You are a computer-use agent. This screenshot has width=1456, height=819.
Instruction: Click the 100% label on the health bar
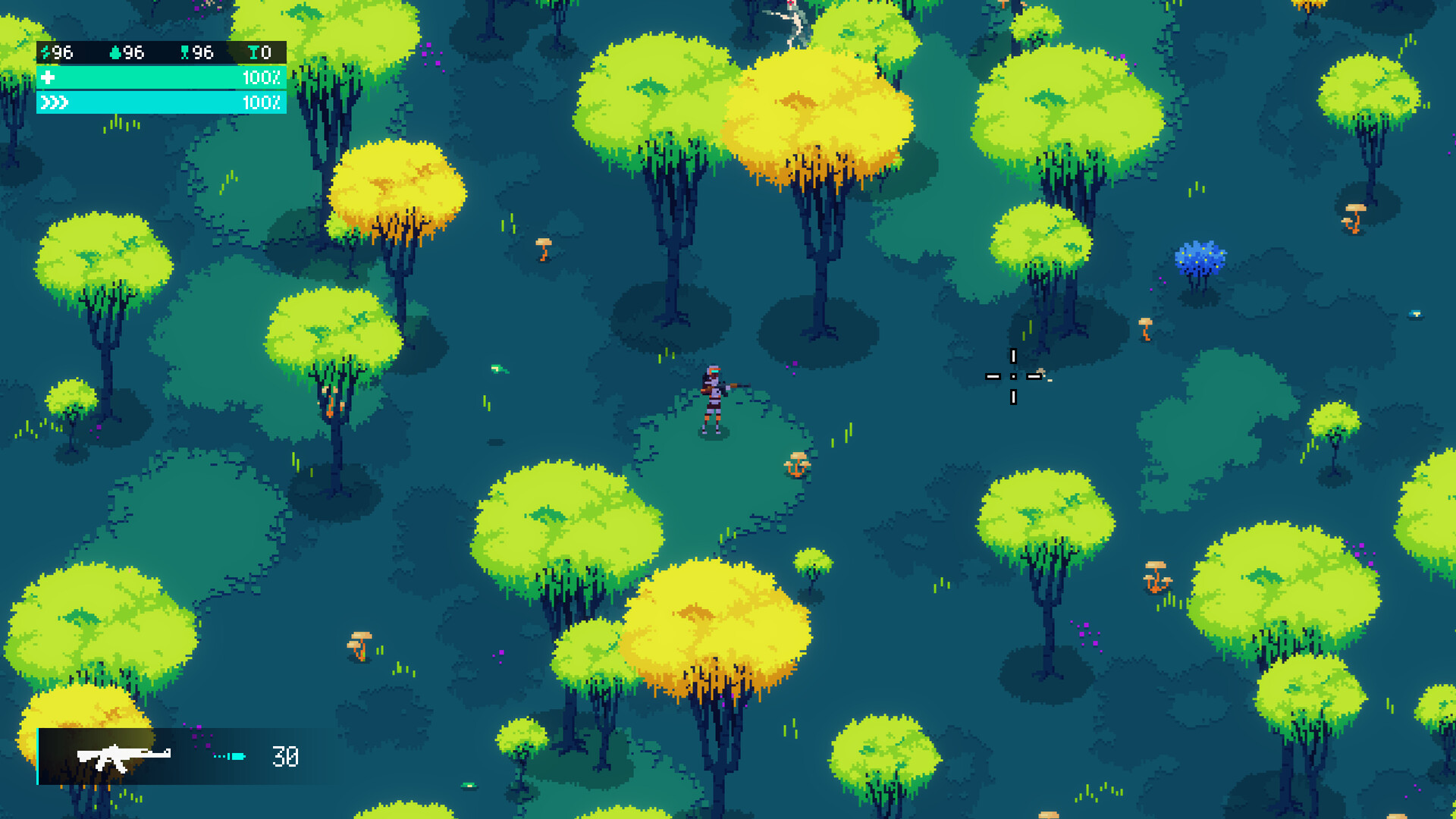point(260,77)
